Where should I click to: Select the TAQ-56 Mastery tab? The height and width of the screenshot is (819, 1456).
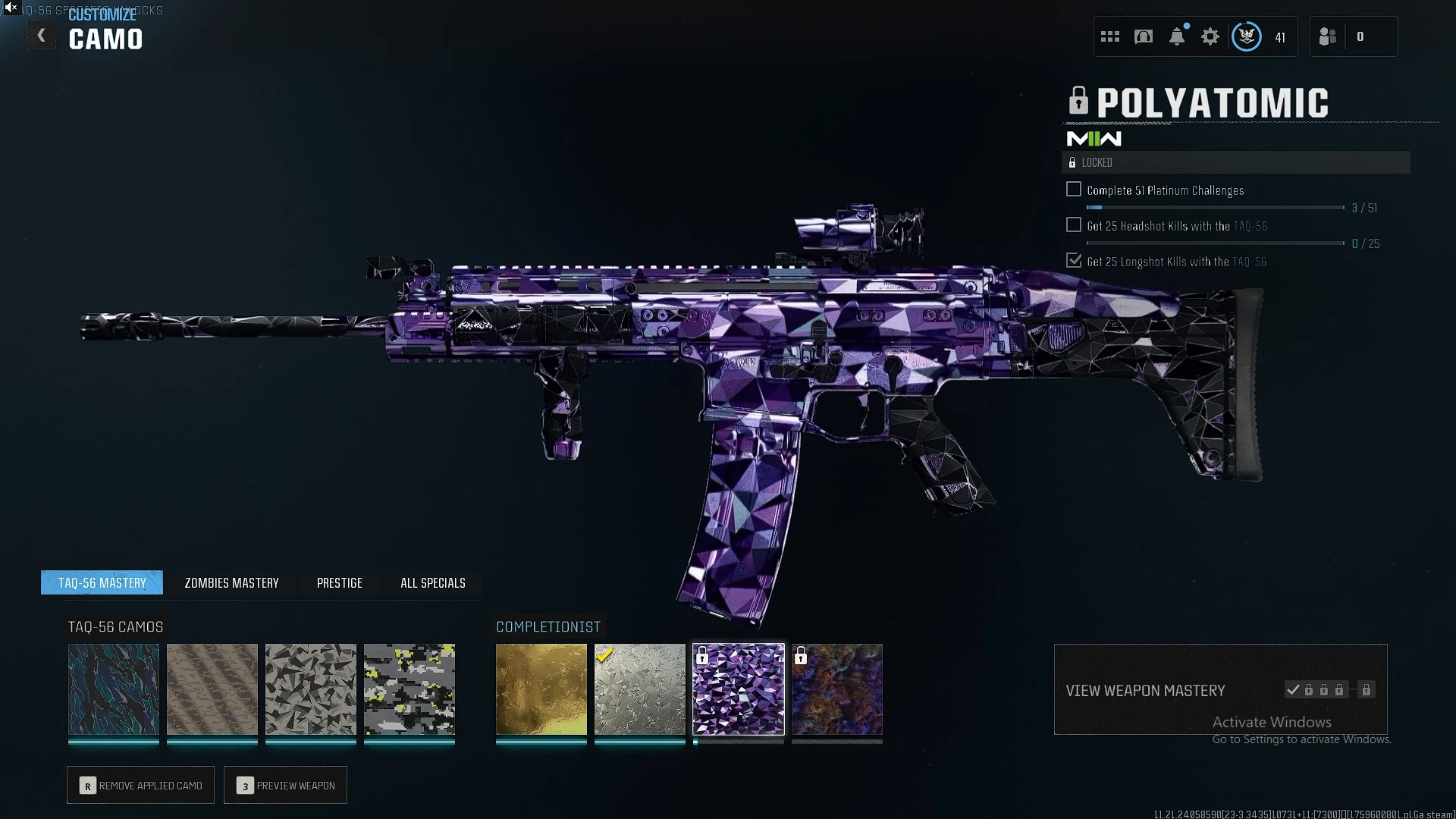(102, 582)
